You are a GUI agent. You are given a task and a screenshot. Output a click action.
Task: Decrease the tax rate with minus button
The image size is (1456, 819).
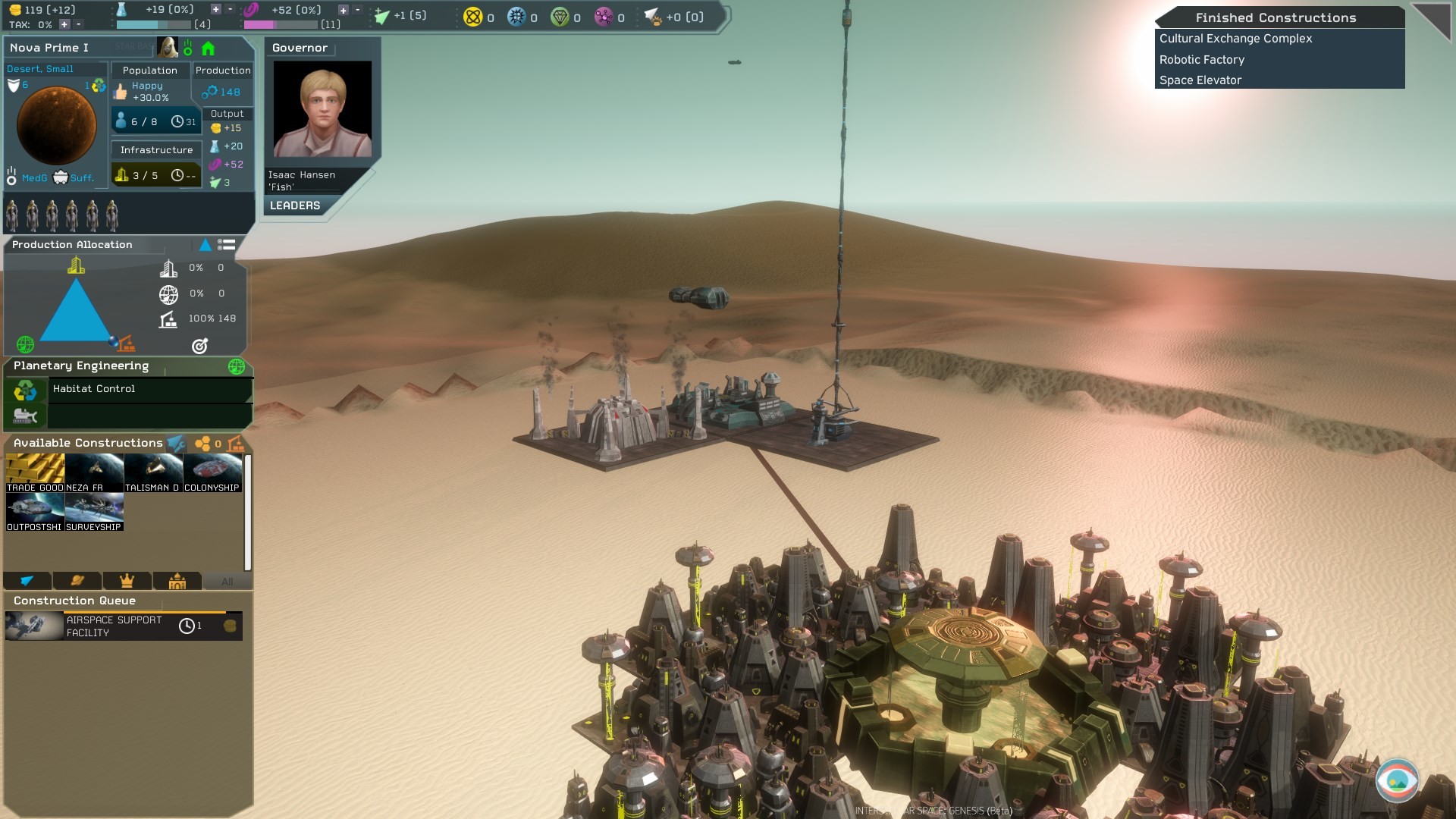(78, 24)
